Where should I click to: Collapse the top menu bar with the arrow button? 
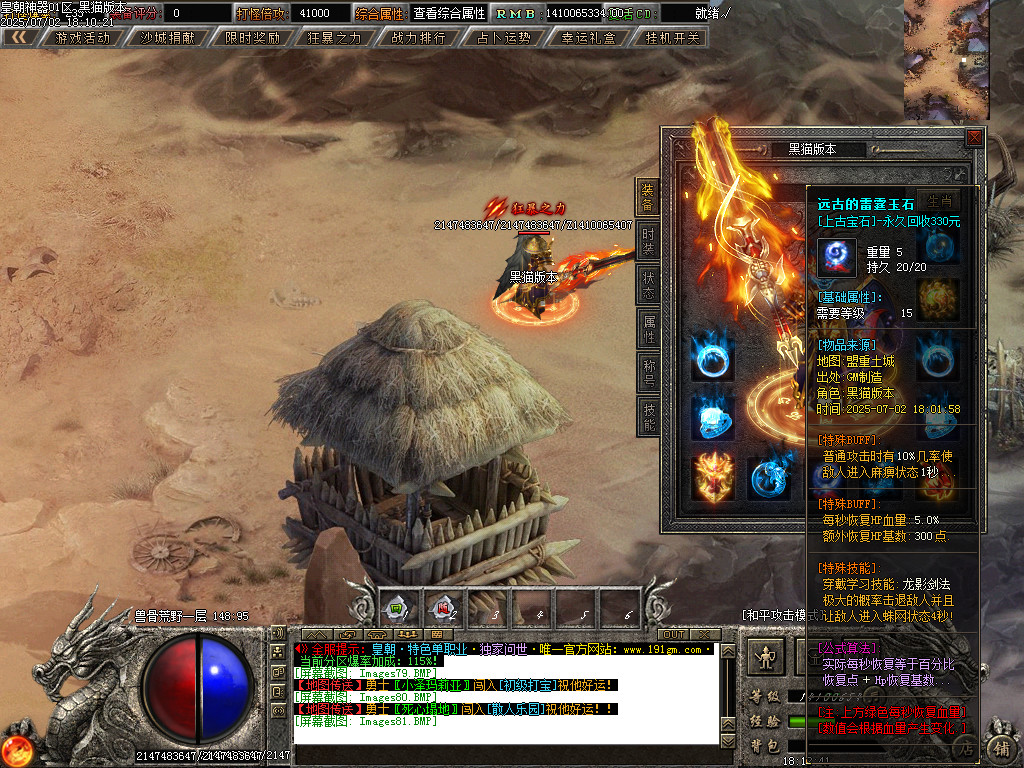19,38
